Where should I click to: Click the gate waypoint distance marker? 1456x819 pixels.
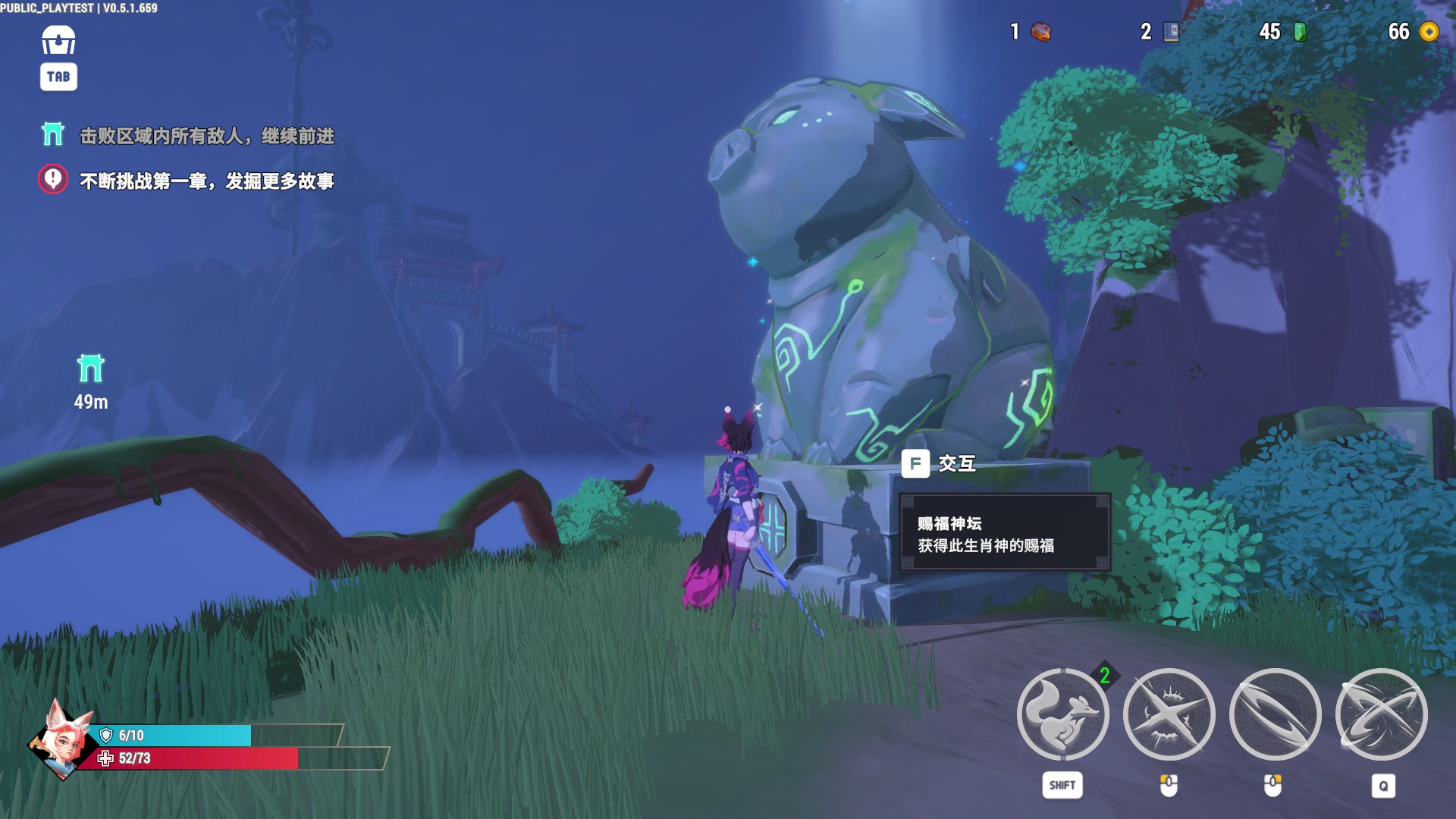[91, 381]
